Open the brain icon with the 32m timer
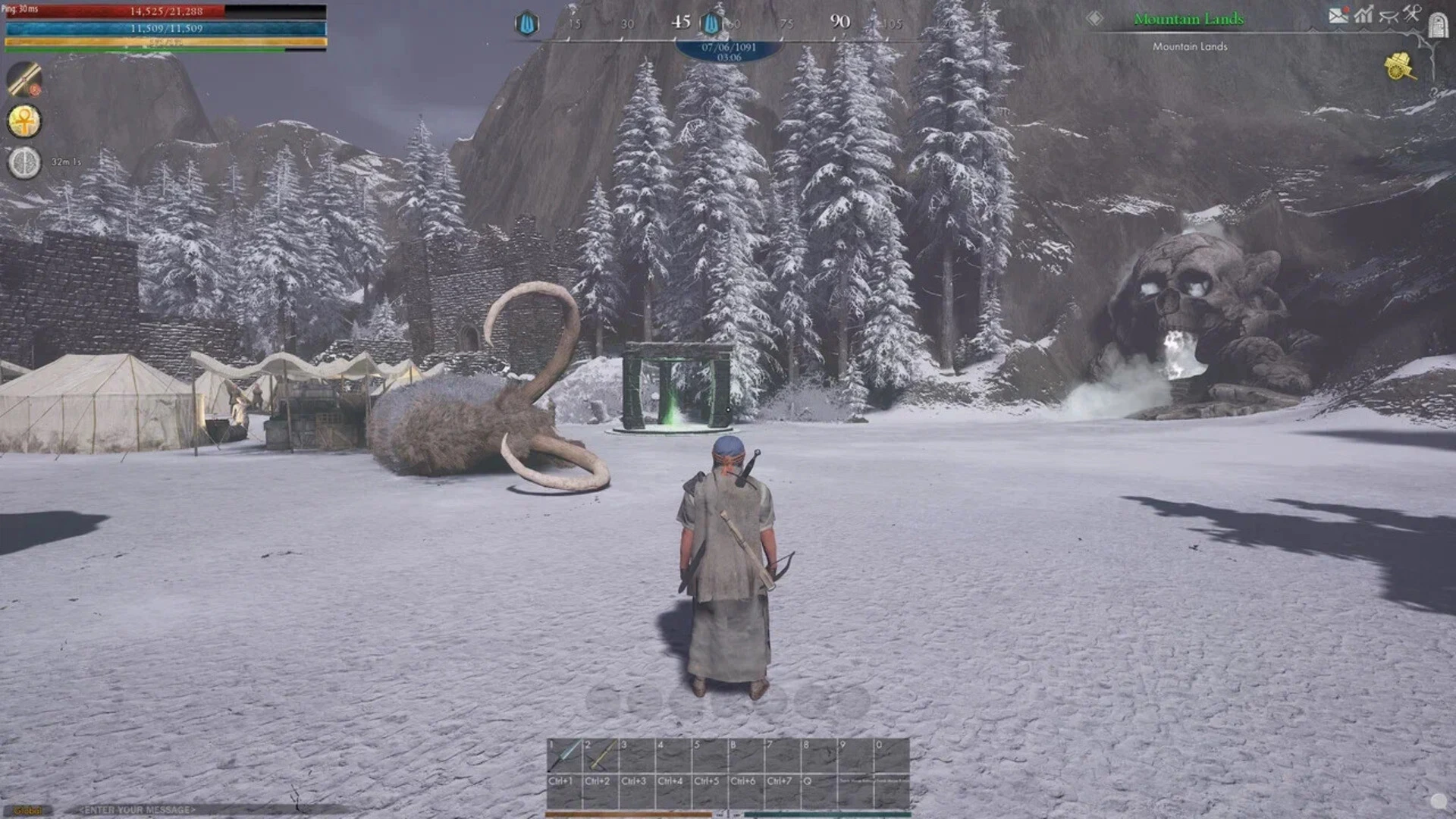Viewport: 1456px width, 819px height. pos(24,162)
